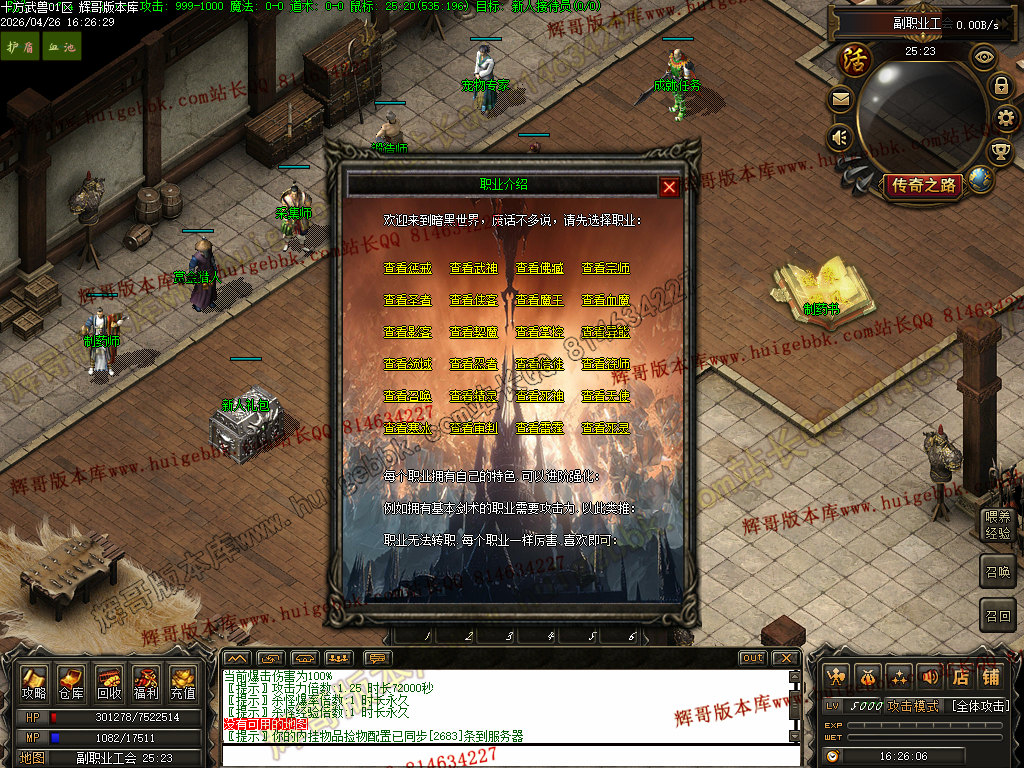The image size is (1024, 768).
Task: Open the 查看魔王 class entry
Action: [539, 300]
